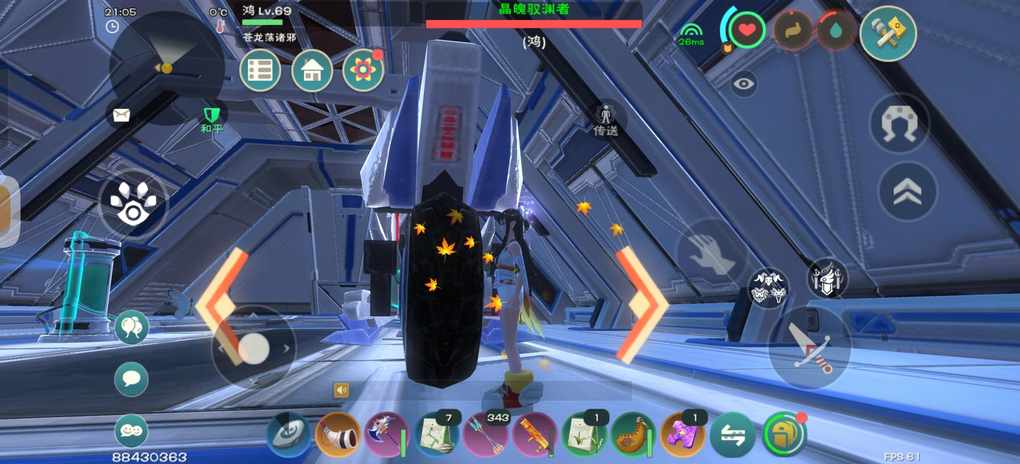Tap the double chevron jump button
Screen dimensions: 1020x464
pos(907,192)
